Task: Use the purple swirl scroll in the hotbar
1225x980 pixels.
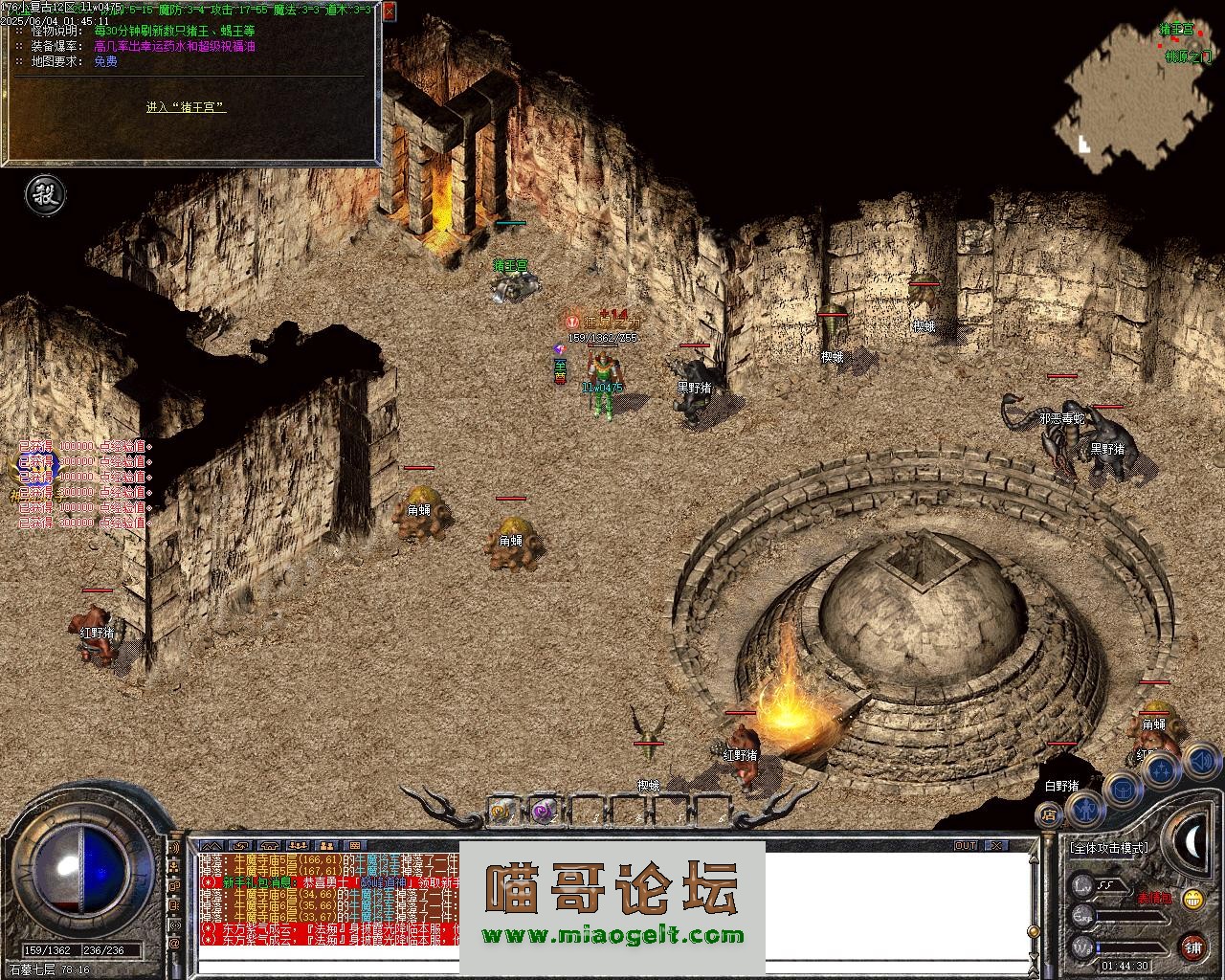Action: point(543,811)
